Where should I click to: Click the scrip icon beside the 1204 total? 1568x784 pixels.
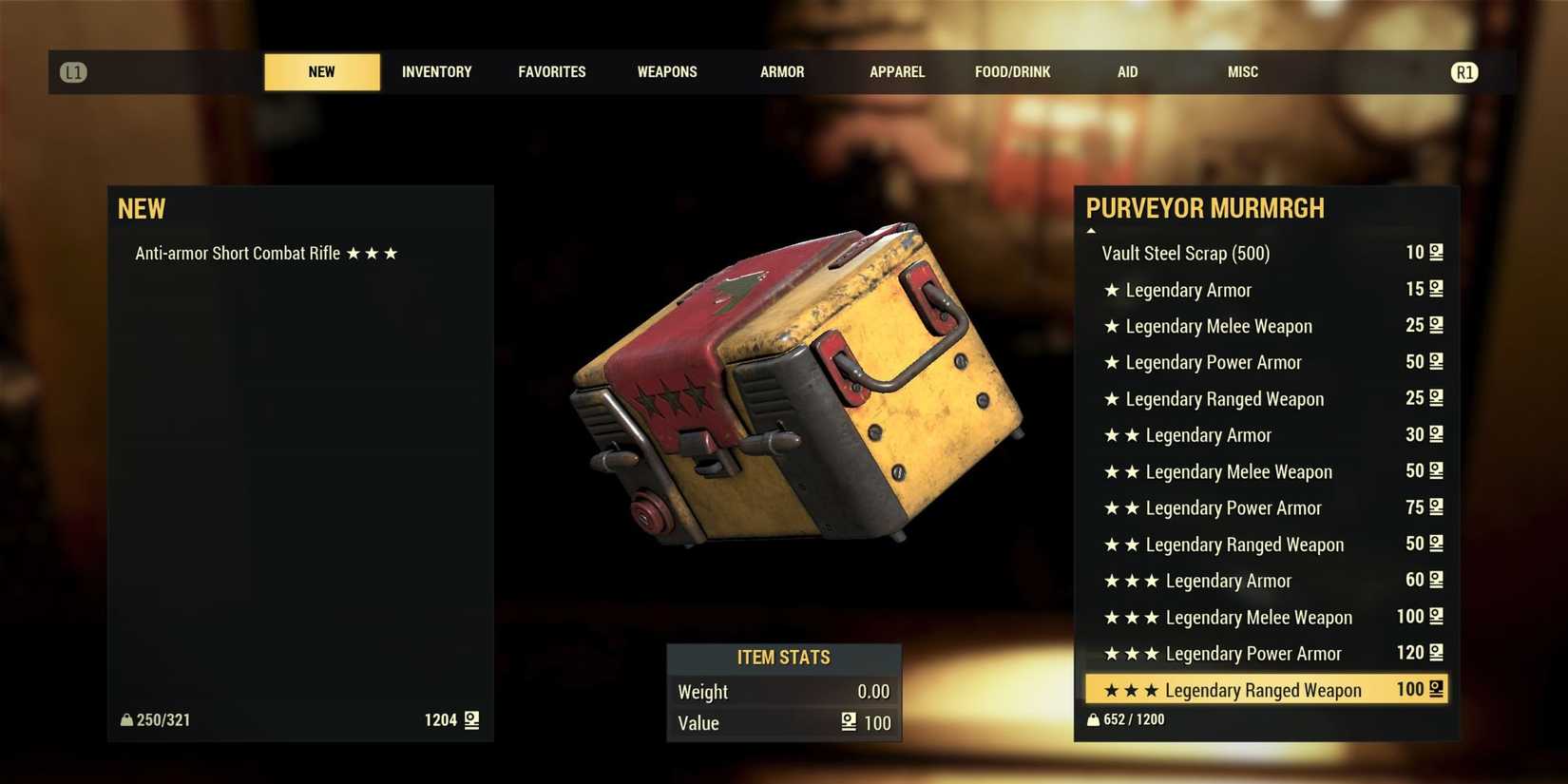tap(470, 720)
